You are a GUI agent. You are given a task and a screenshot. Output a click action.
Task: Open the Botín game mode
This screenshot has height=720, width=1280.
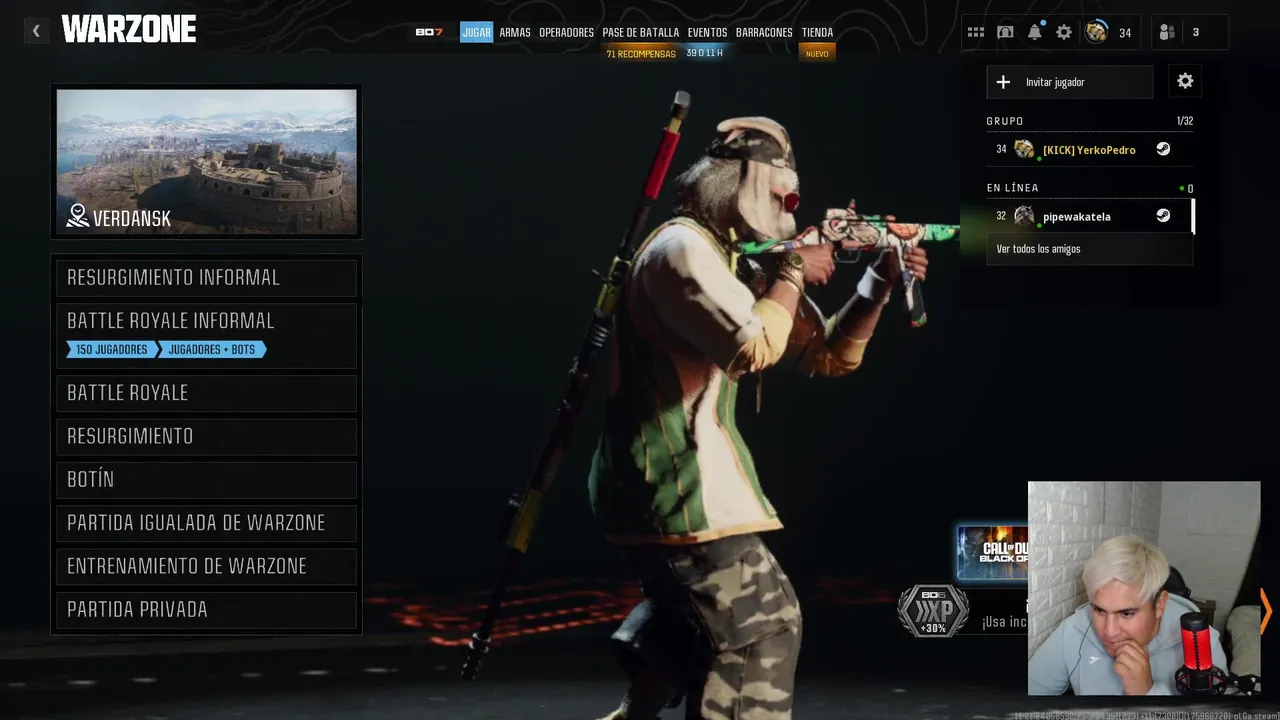206,480
